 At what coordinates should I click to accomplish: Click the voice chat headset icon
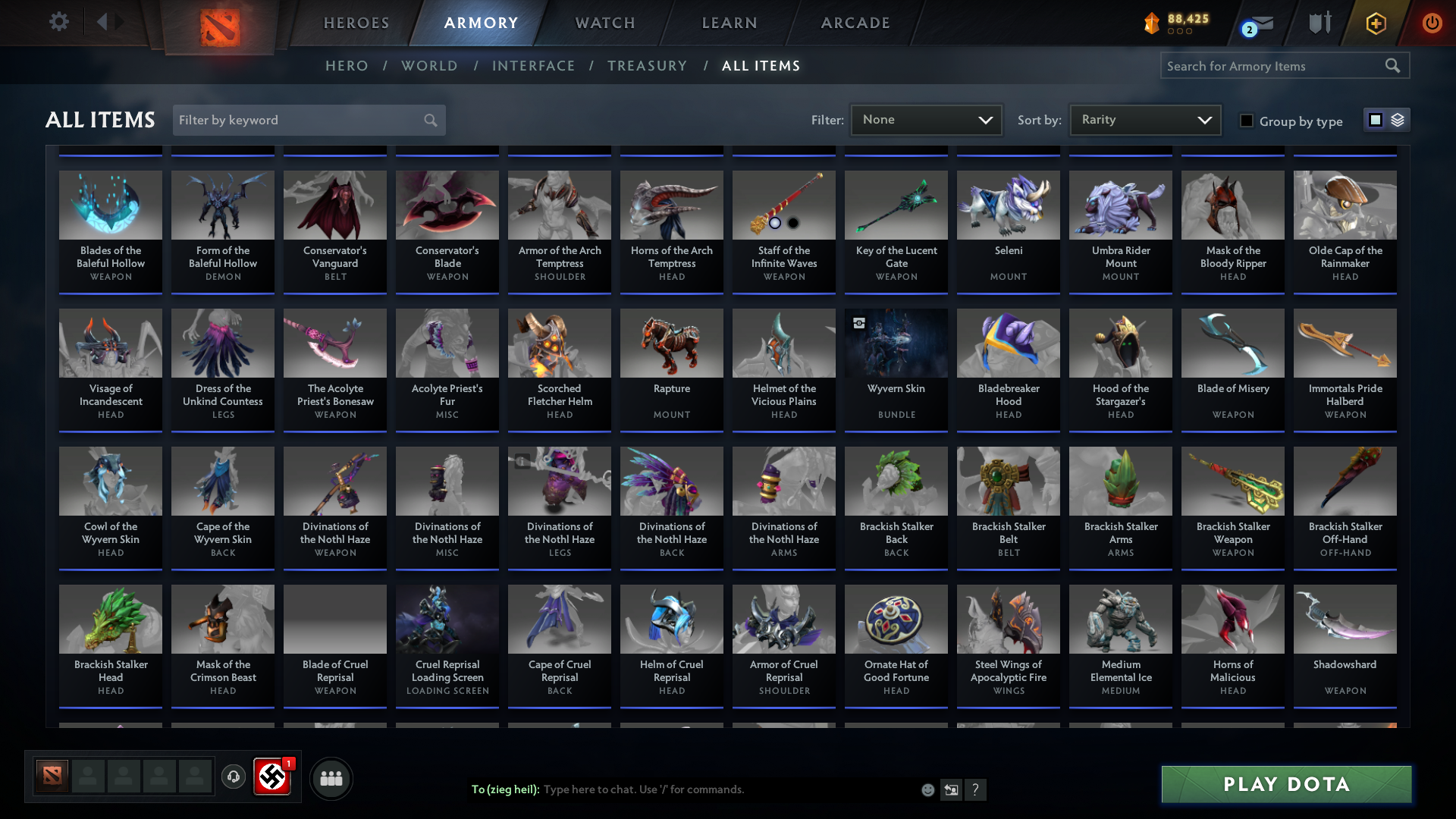[x=234, y=777]
